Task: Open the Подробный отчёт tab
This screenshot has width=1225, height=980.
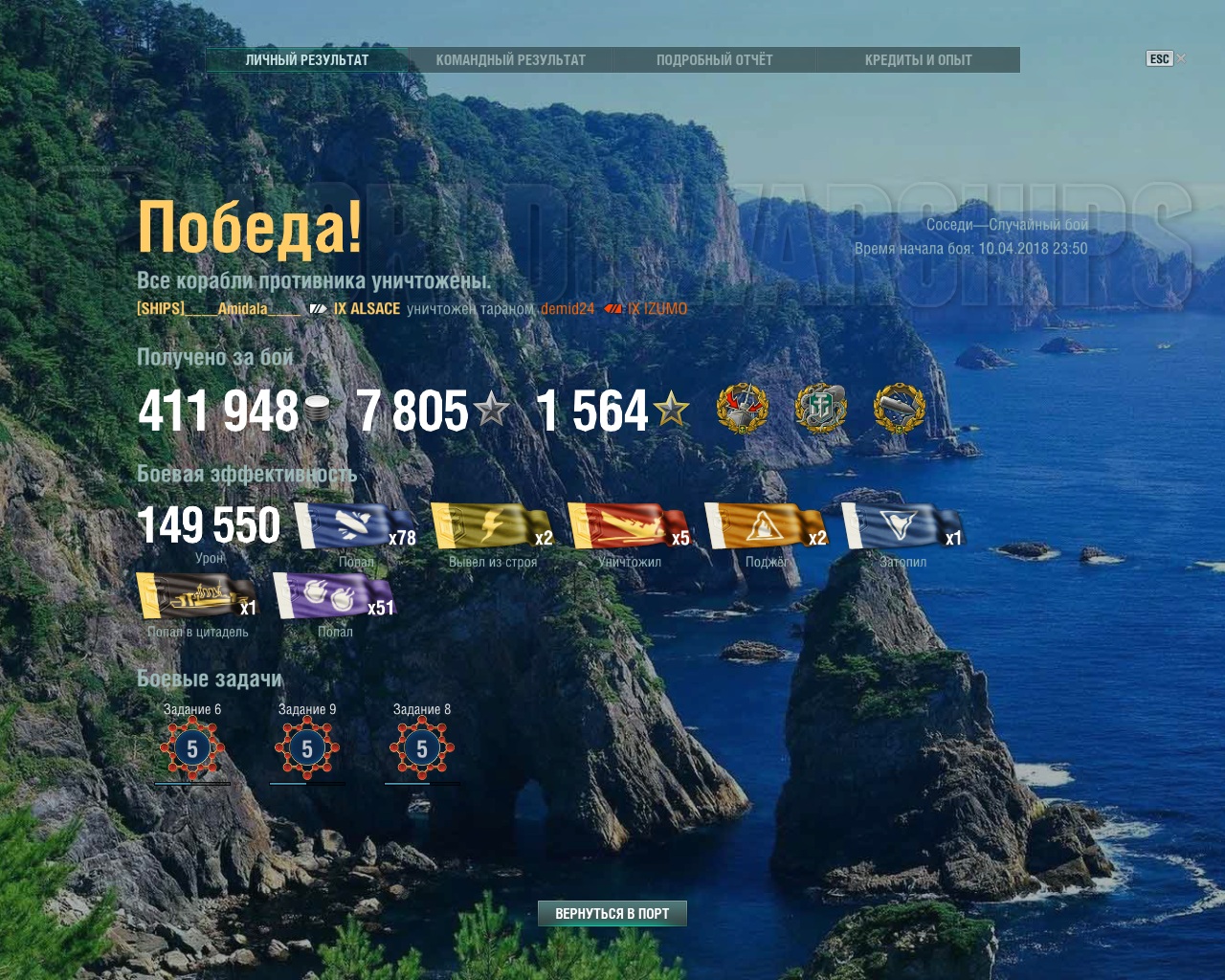Action: [x=714, y=59]
